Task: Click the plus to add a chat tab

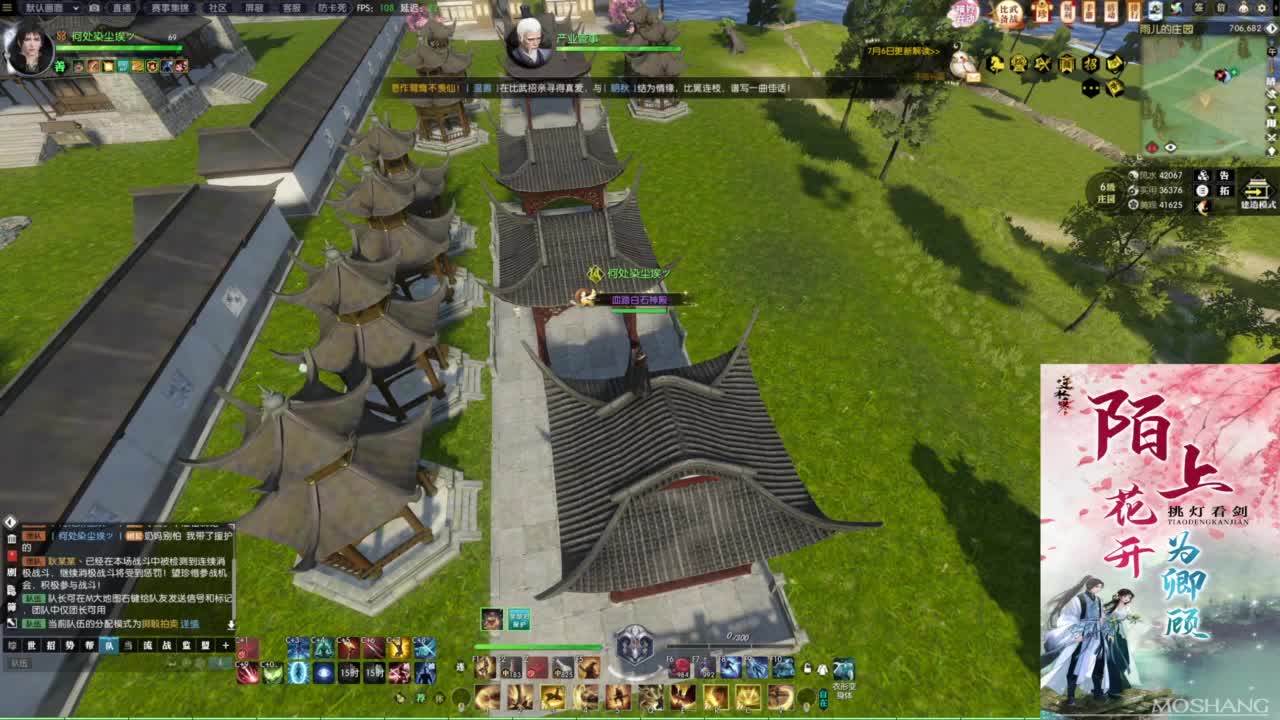Action: tap(225, 645)
